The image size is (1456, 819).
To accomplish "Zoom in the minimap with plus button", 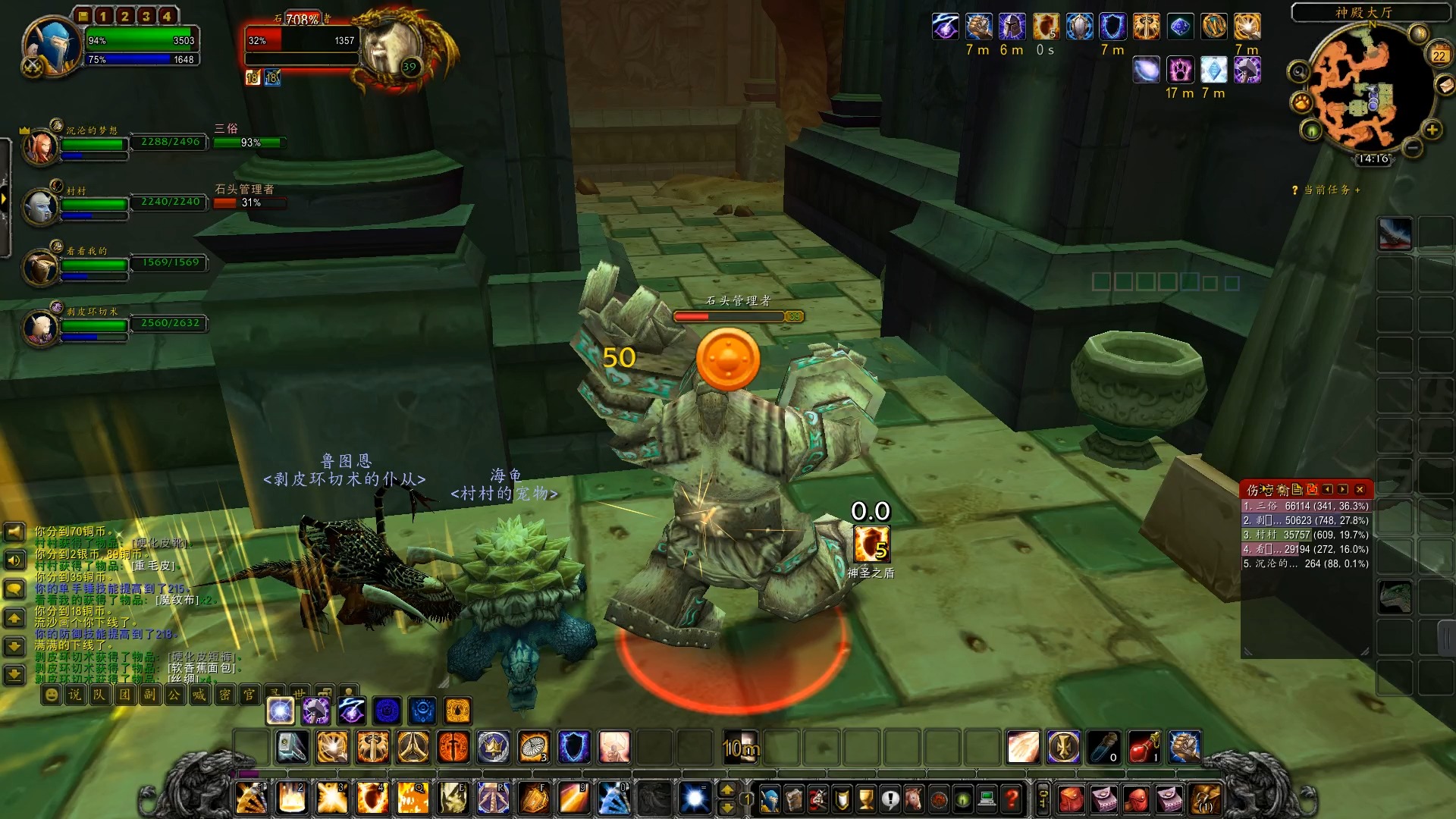I will (x=1432, y=130).
